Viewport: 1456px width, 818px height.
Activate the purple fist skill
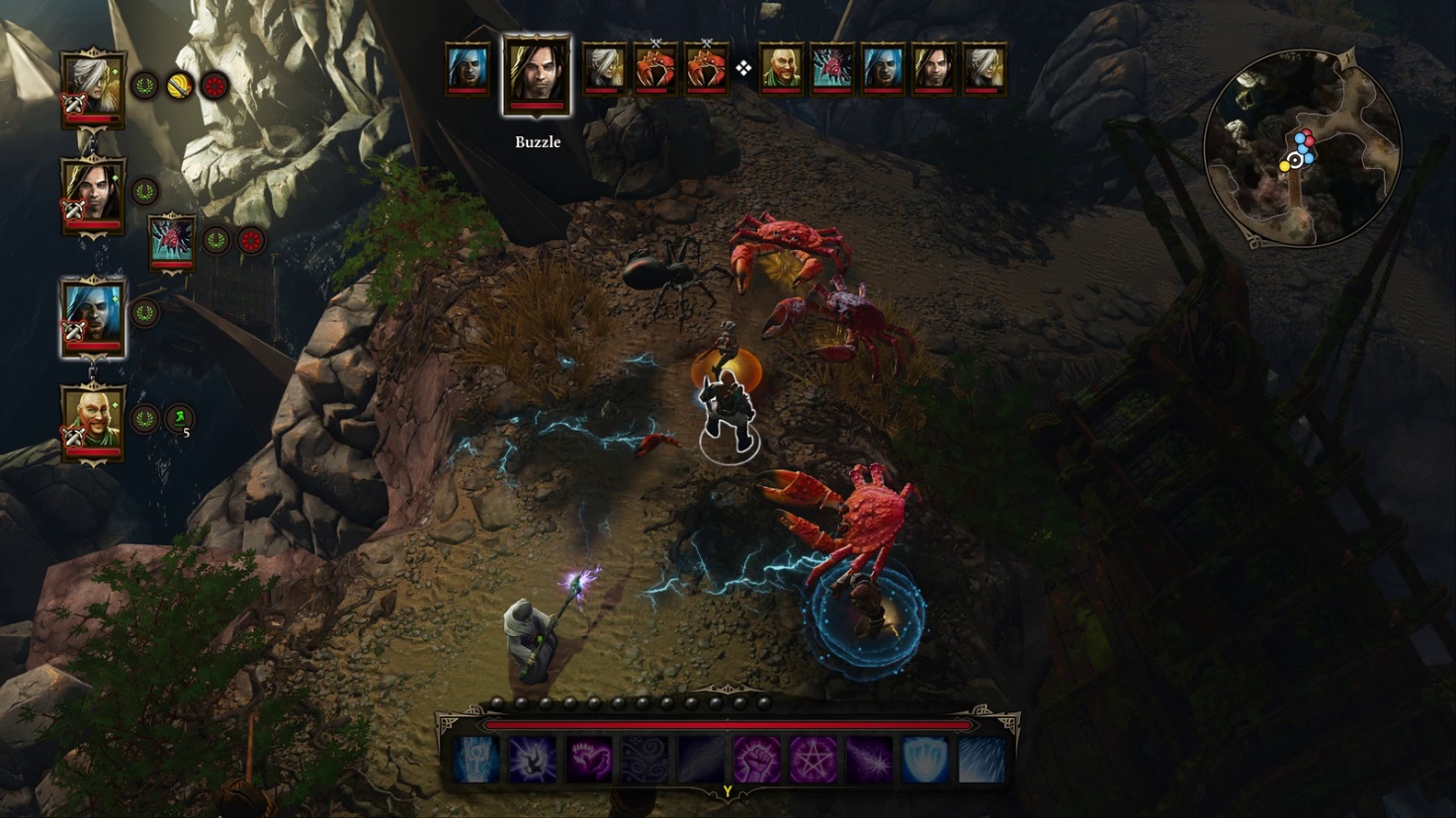757,760
